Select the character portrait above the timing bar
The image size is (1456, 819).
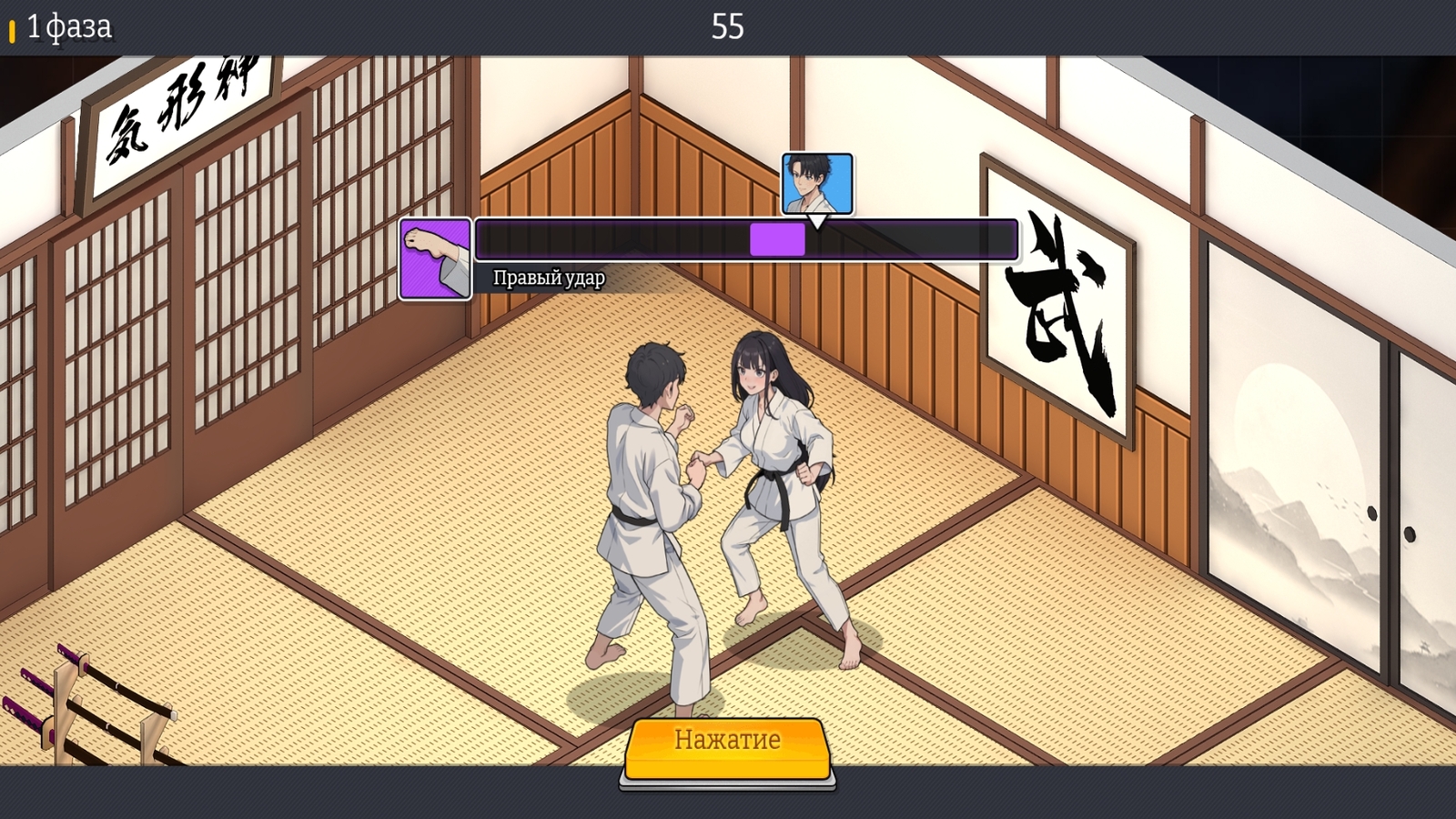pos(816,182)
